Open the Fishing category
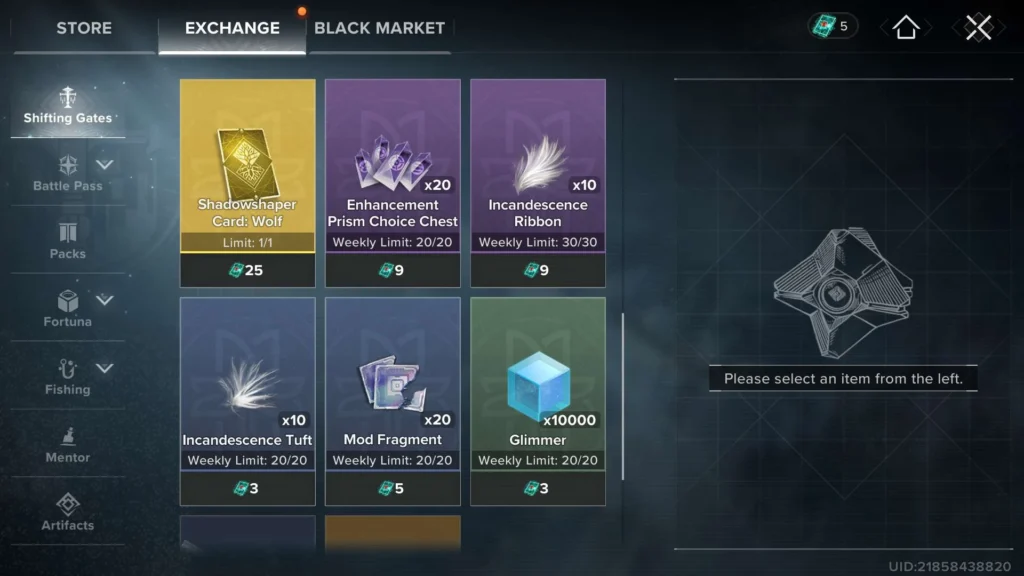Screen dimensions: 1024x576 (x=68, y=377)
